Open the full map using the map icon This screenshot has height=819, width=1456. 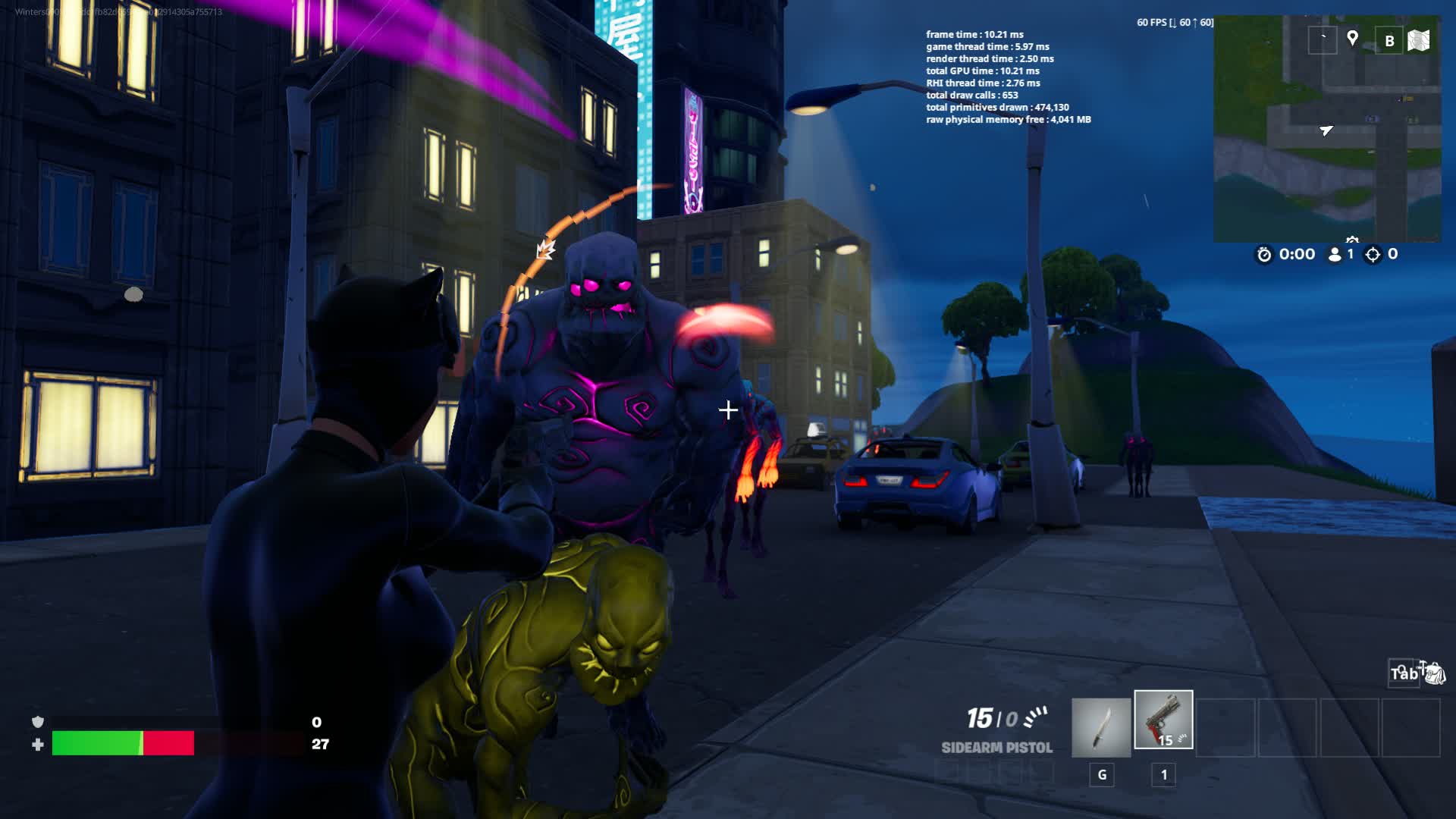click(x=1418, y=39)
